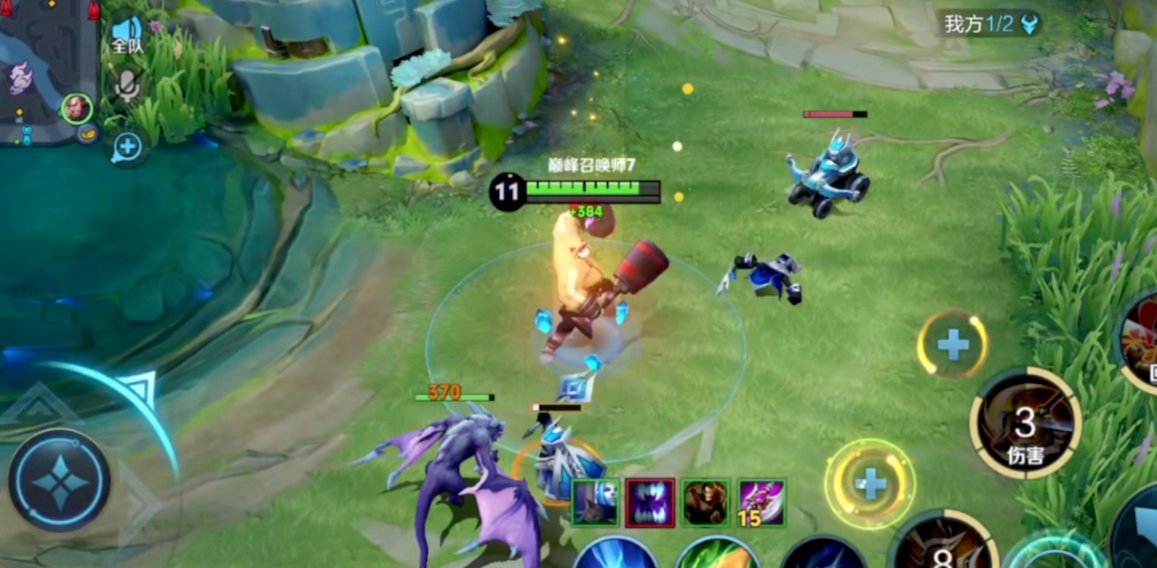Open the quick chat plus bubble
The image size is (1157, 568).
point(127,148)
